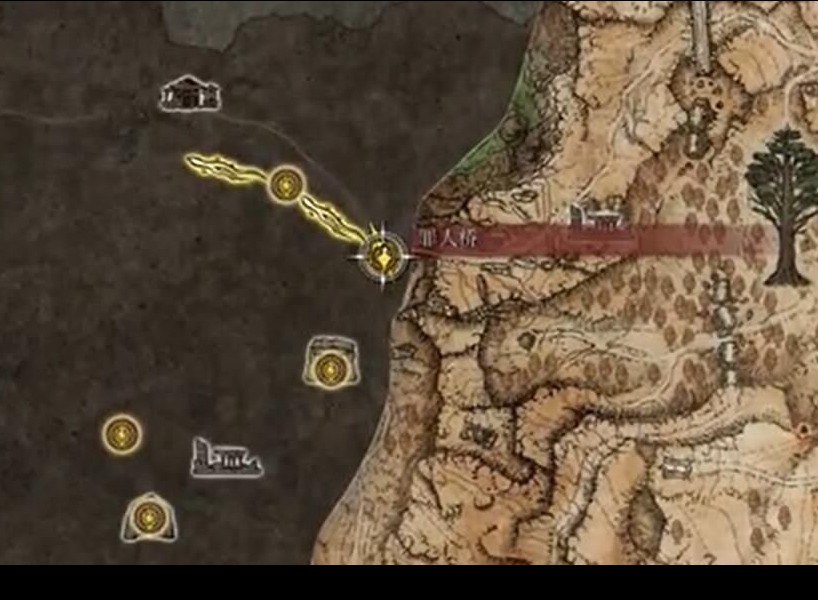This screenshot has width=818, height=600.
Task: Select the highlighted 罪人桥 site of grace
Action: (x=381, y=256)
